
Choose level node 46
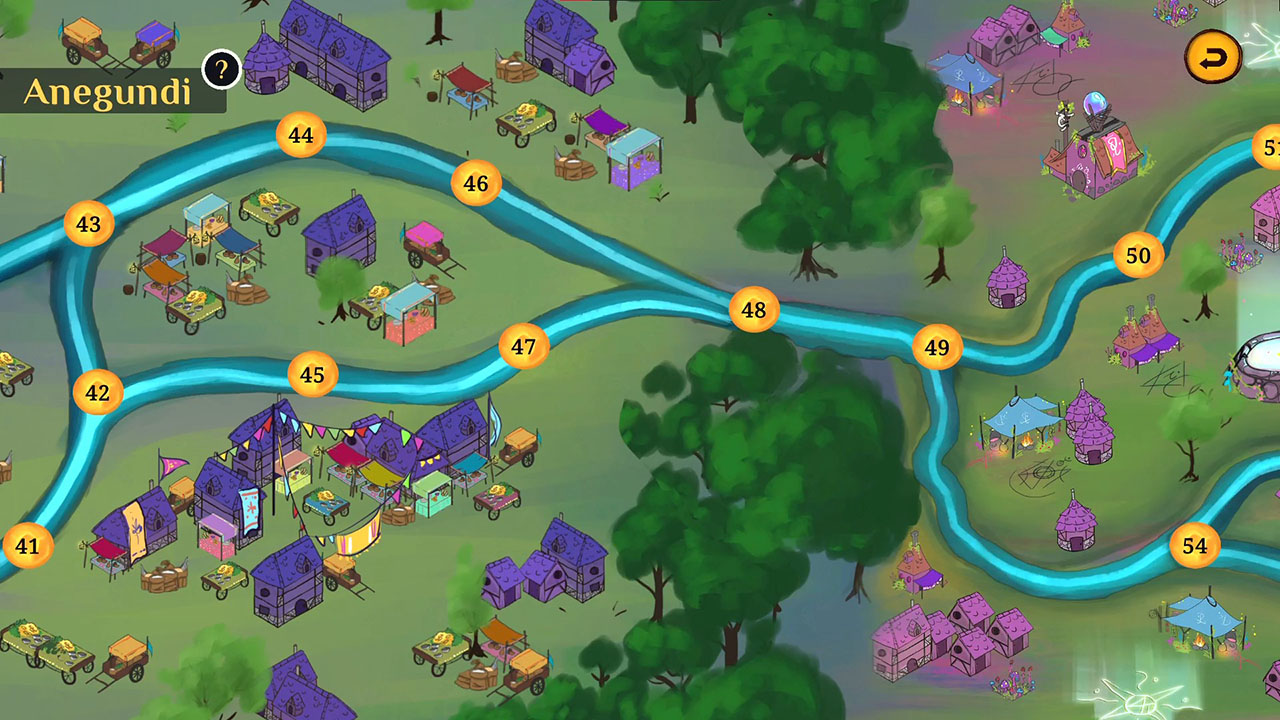coord(476,183)
